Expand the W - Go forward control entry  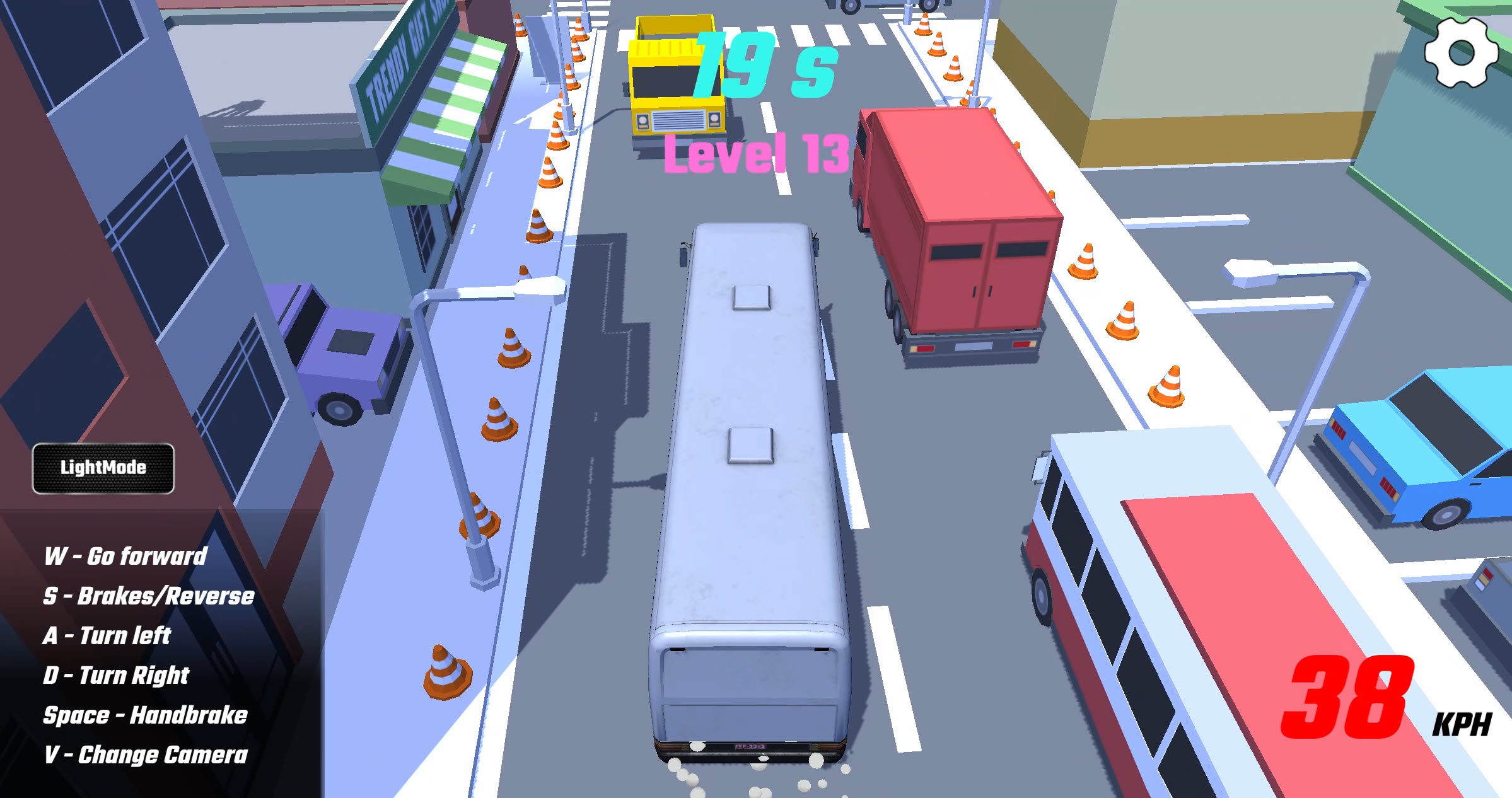point(126,556)
